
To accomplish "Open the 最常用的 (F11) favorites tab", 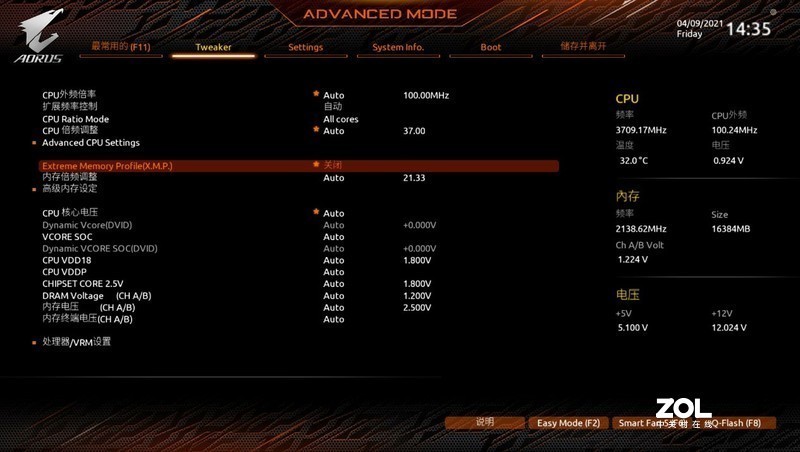I will click(x=120, y=46).
